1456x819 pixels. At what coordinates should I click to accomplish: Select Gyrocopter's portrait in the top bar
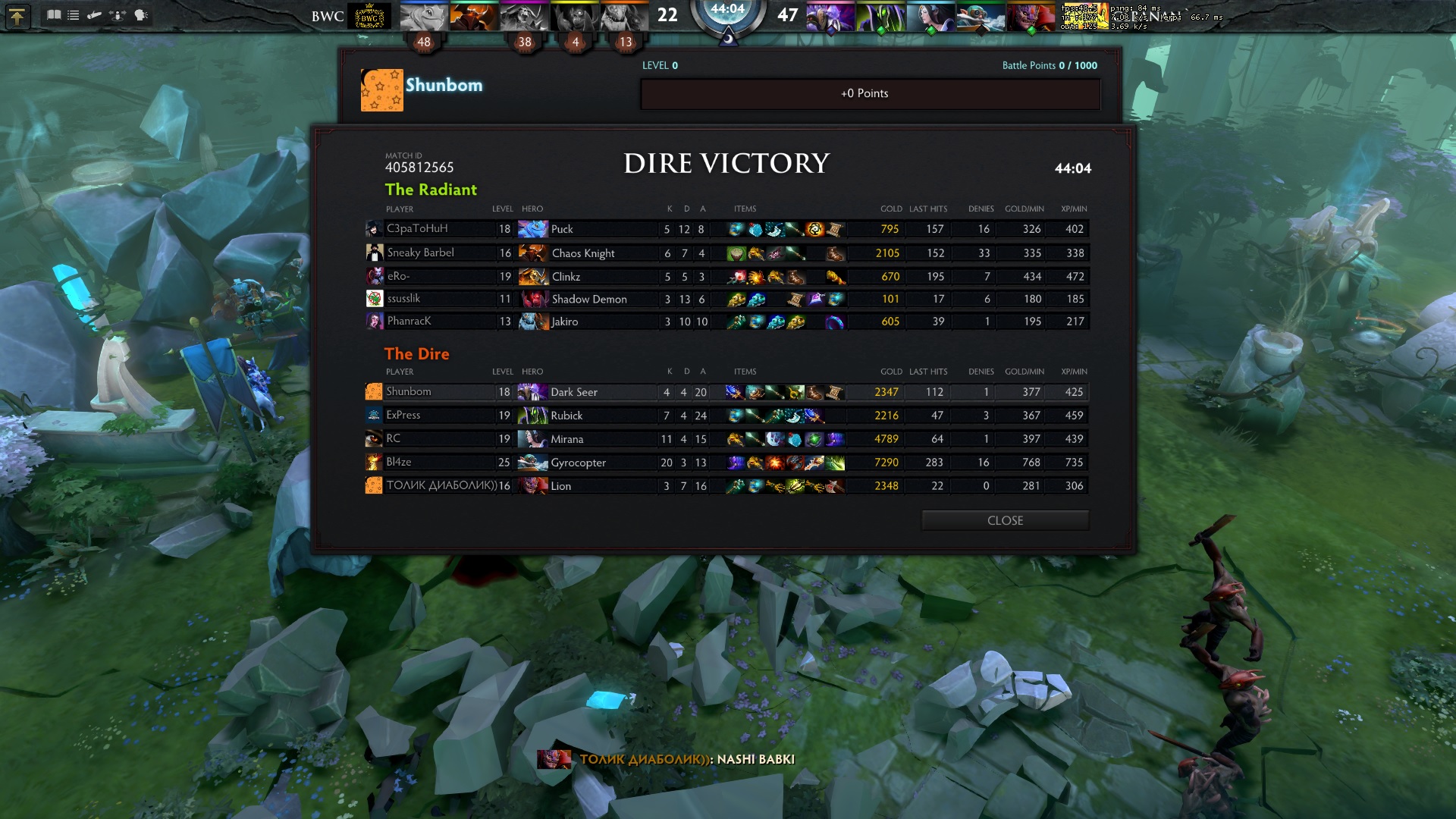click(981, 17)
